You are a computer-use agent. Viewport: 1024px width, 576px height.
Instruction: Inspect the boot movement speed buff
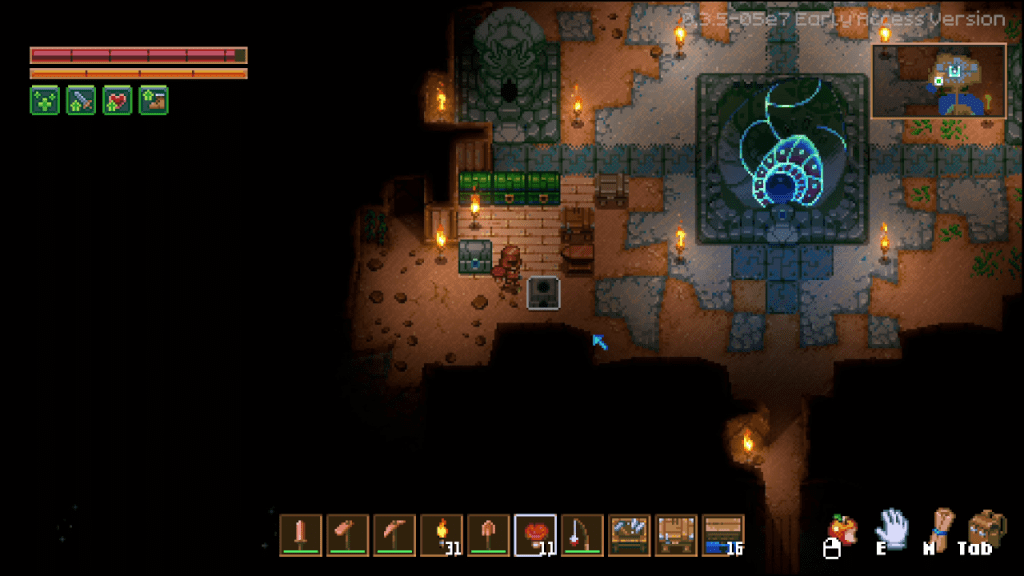[154, 100]
